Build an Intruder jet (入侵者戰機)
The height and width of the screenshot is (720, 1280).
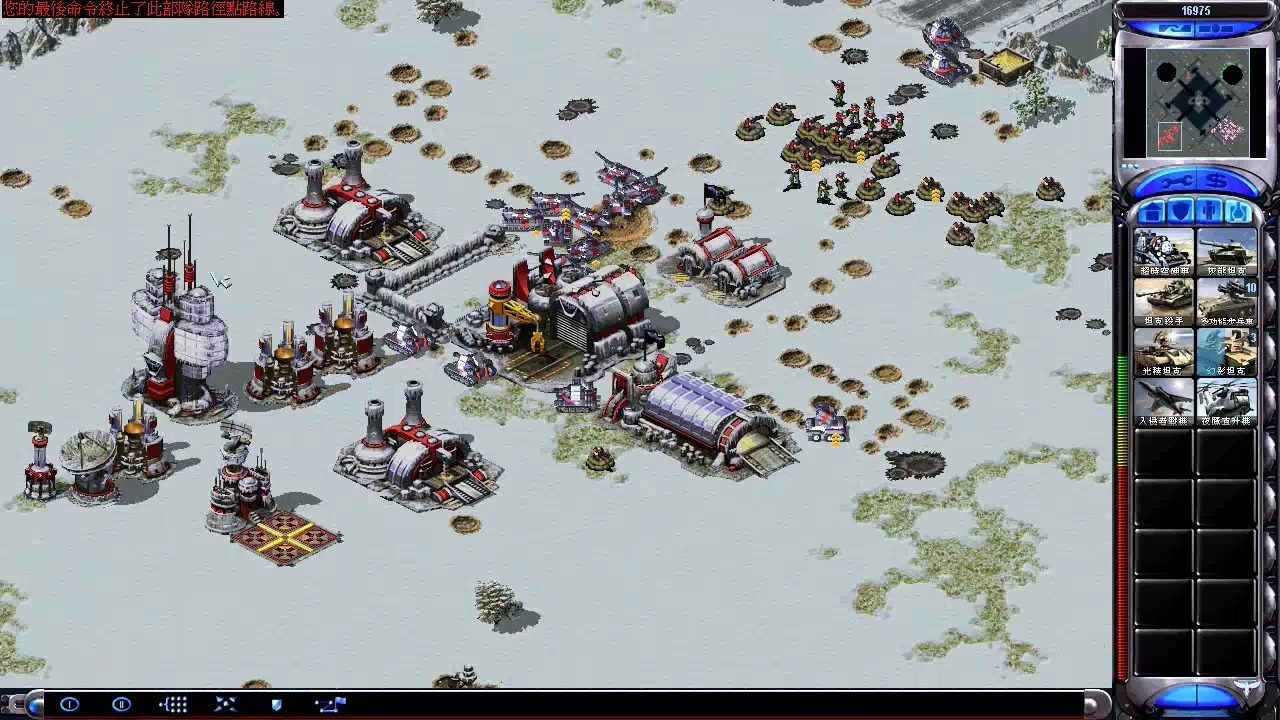(1164, 403)
